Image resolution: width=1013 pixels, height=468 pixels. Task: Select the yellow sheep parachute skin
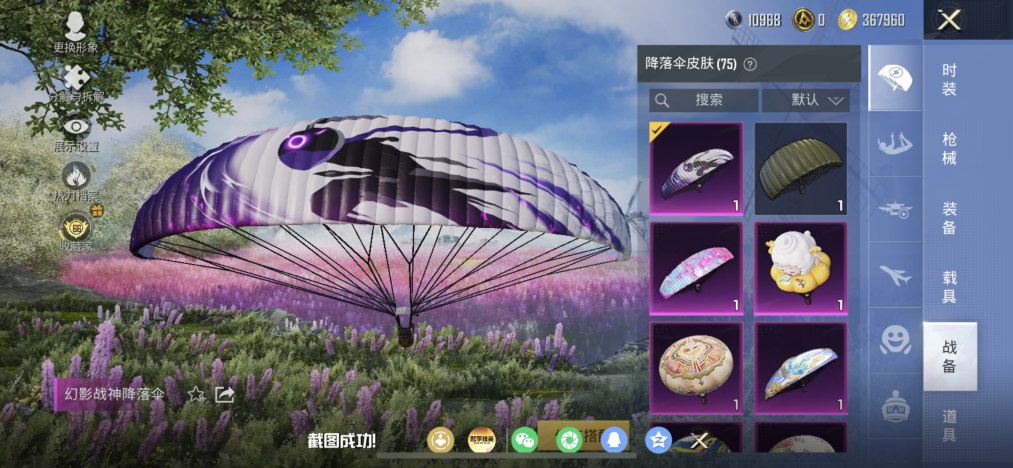click(800, 267)
